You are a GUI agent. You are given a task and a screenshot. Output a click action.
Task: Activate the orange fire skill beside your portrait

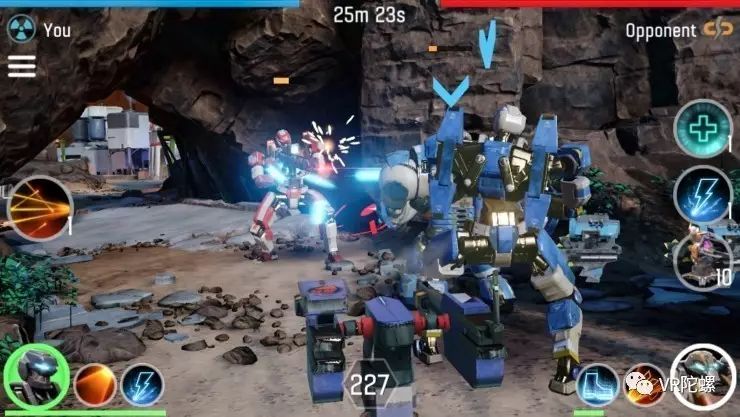pyautogui.click(x=95, y=385)
